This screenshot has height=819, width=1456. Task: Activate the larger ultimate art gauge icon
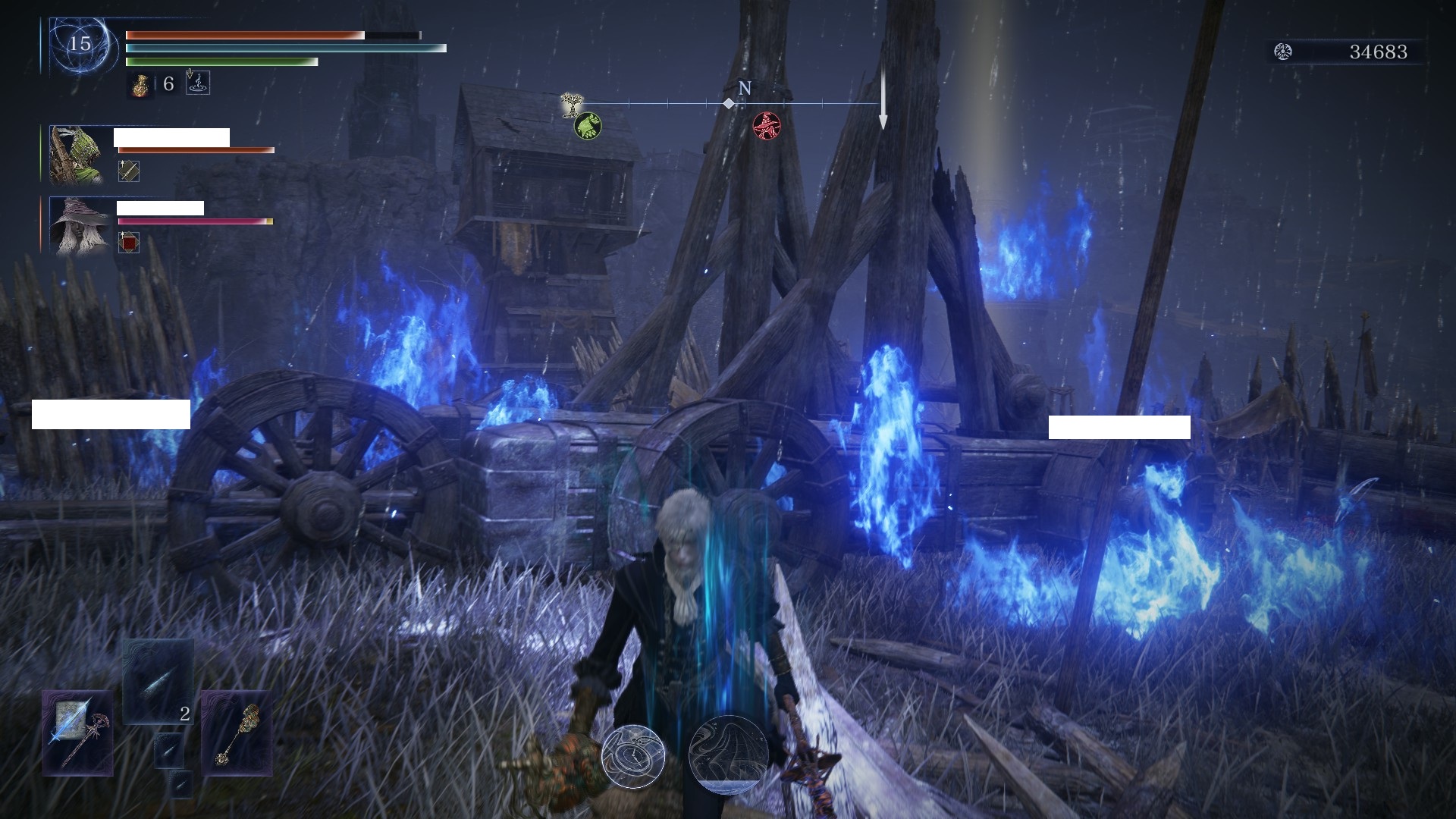pos(728,754)
